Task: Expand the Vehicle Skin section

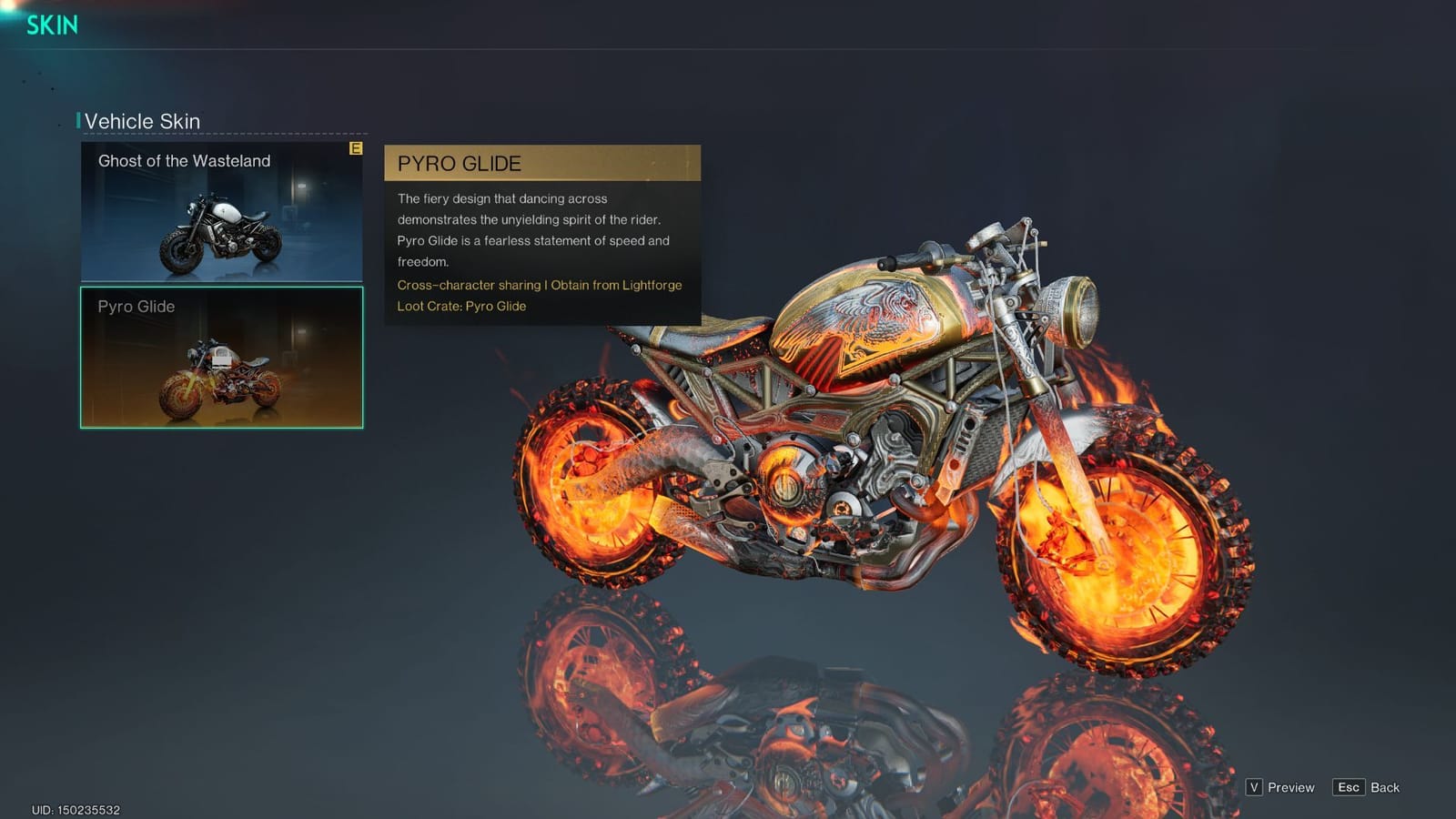Action: [x=141, y=120]
